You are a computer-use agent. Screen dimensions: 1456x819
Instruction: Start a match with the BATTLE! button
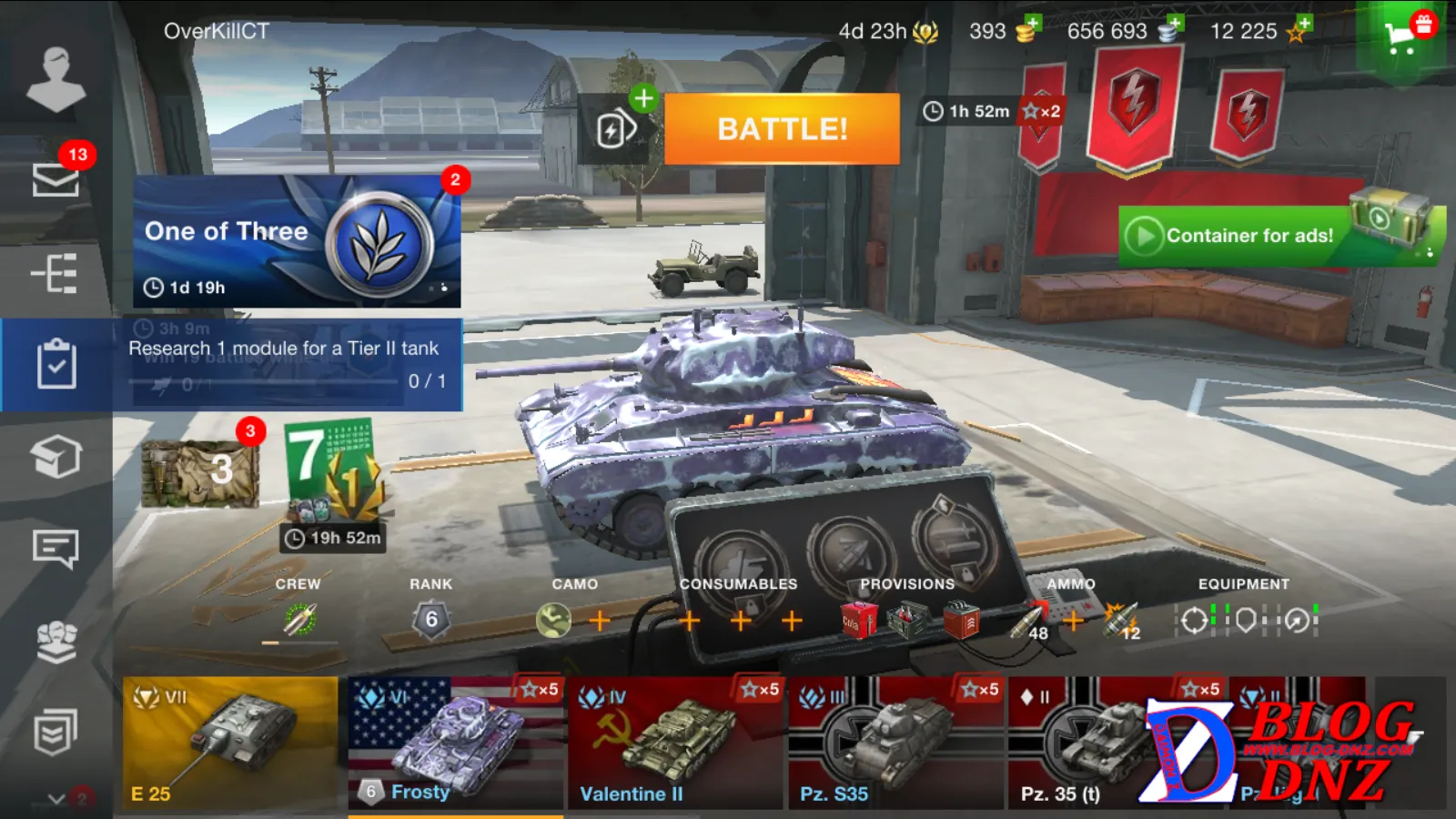tap(782, 129)
